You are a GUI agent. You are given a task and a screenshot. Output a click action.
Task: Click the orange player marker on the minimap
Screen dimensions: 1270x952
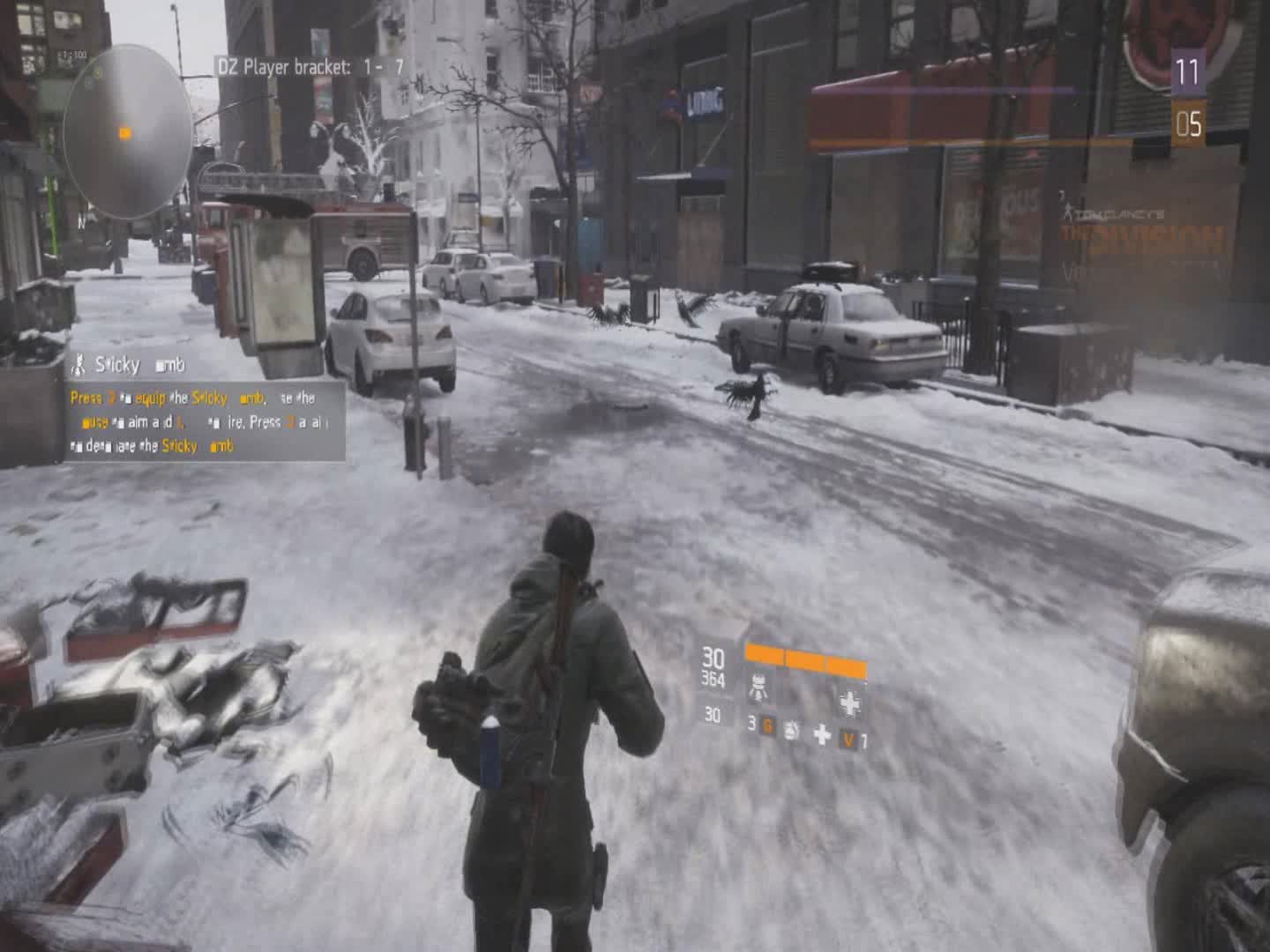pos(122,132)
